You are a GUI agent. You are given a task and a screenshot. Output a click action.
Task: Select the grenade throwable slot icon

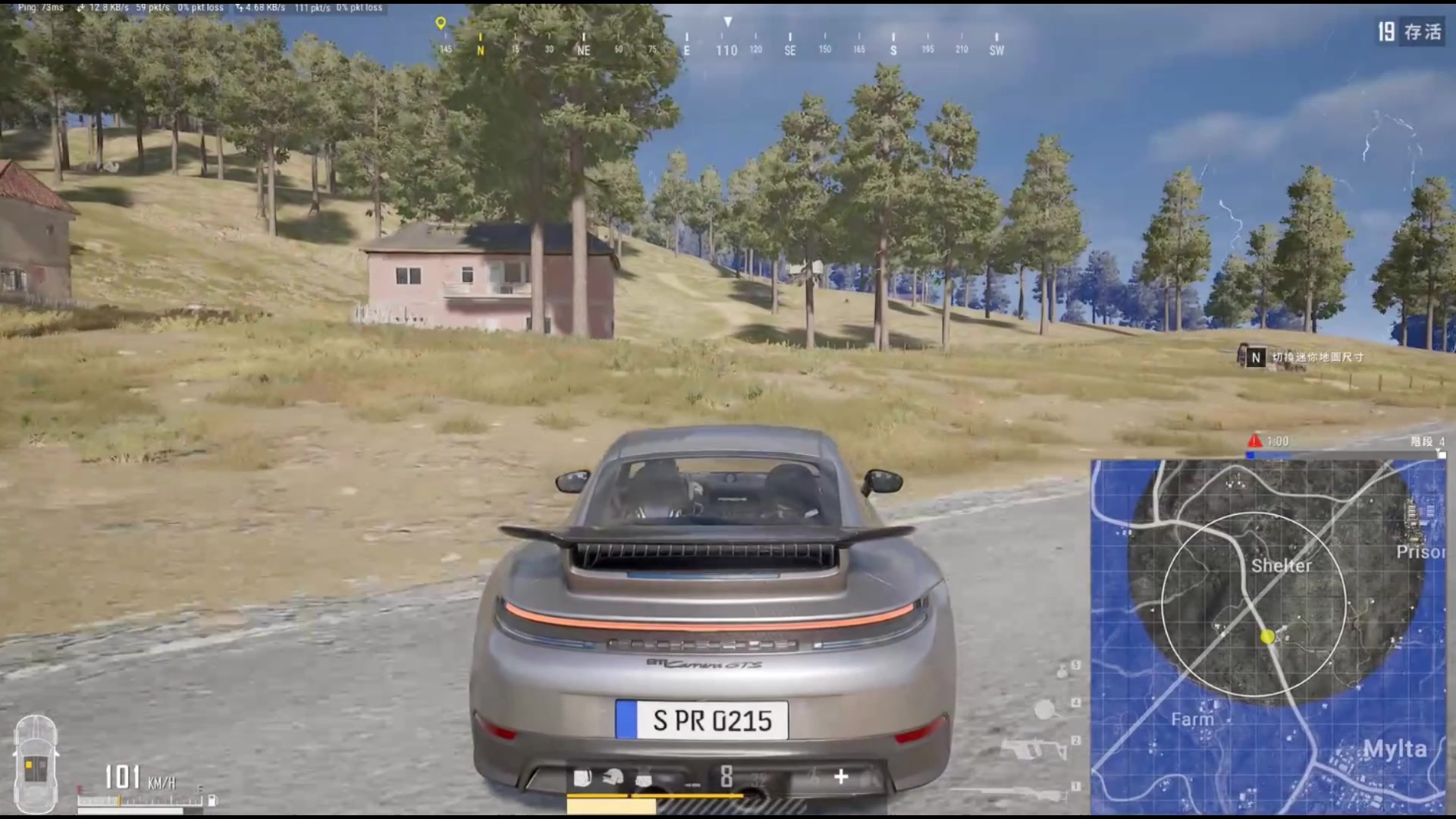(1061, 670)
